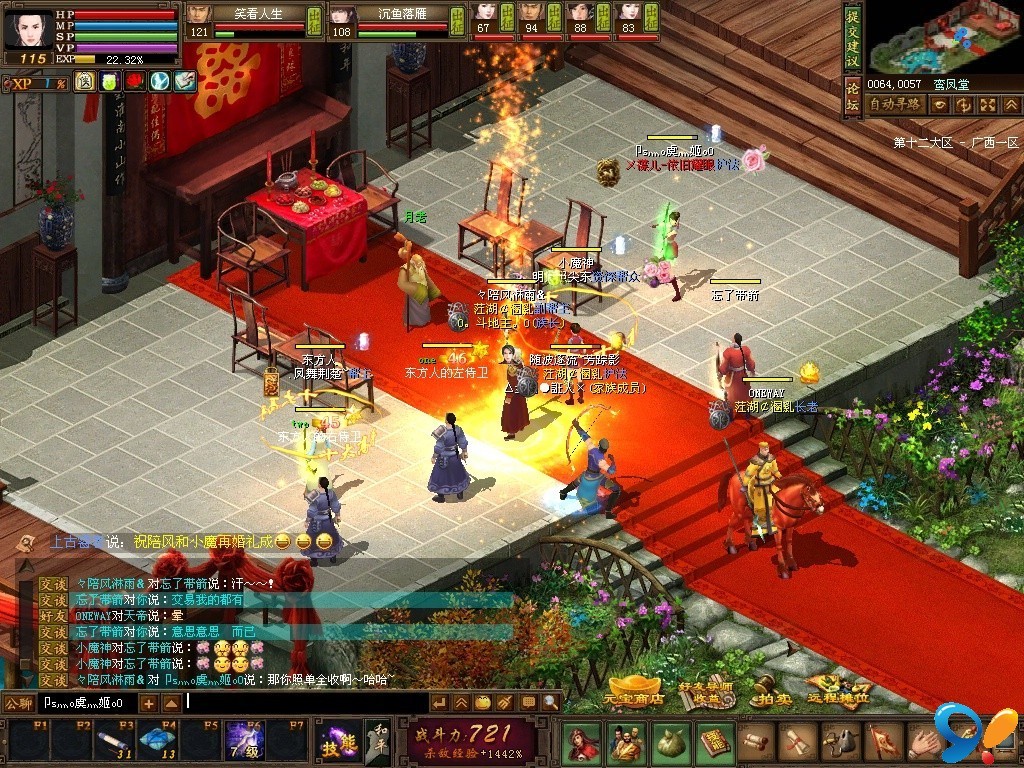Open the red book icon in bottom toolbar
1024x768 pixels.
coord(713,742)
